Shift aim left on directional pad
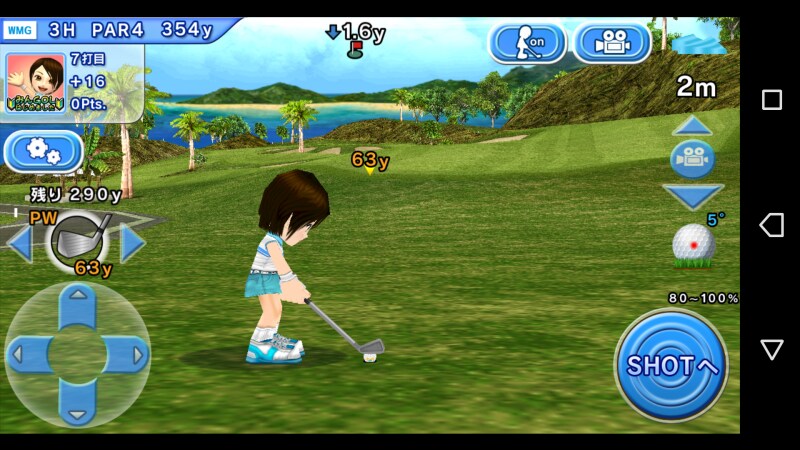Screen dimensions: 800x450 coord(29,355)
